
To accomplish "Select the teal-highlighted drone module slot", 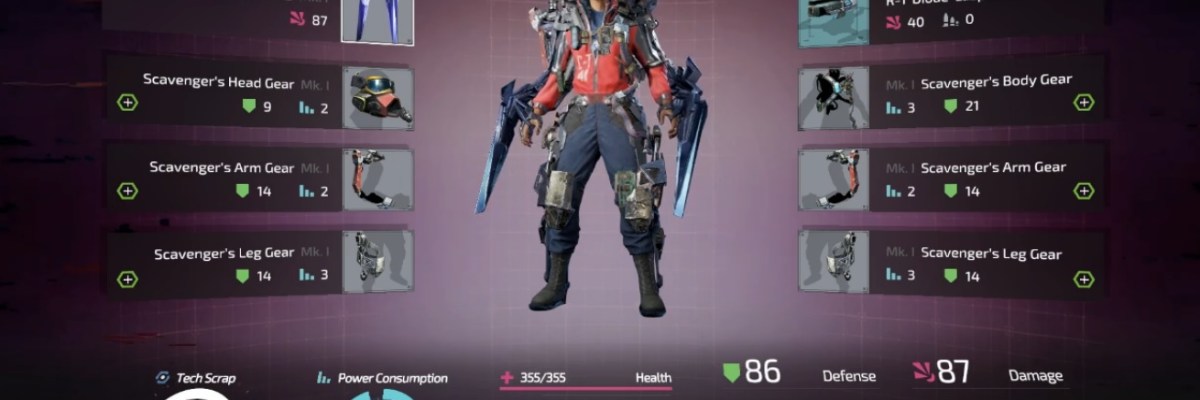I will coord(833,22).
